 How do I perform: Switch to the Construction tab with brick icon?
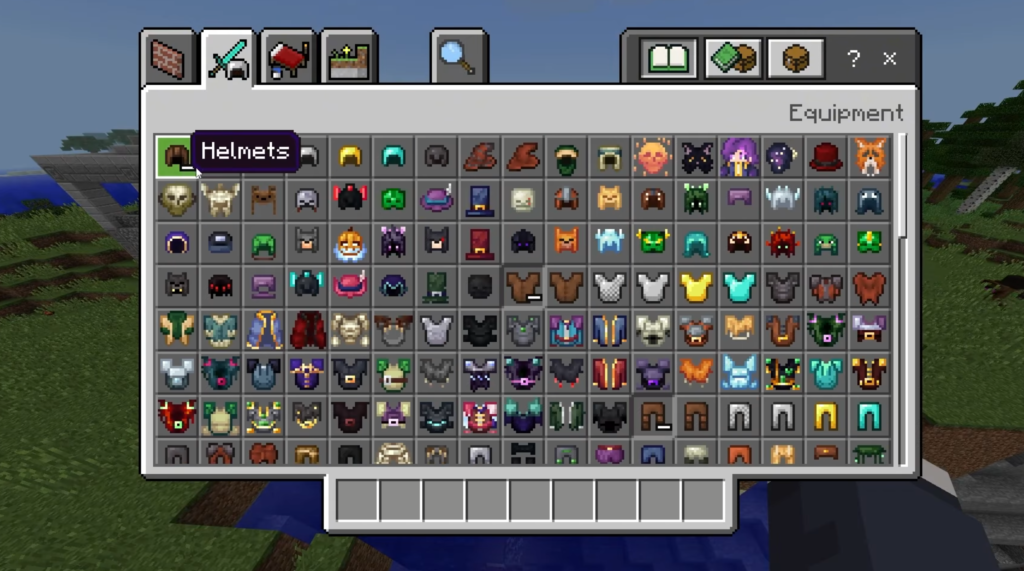(167, 59)
